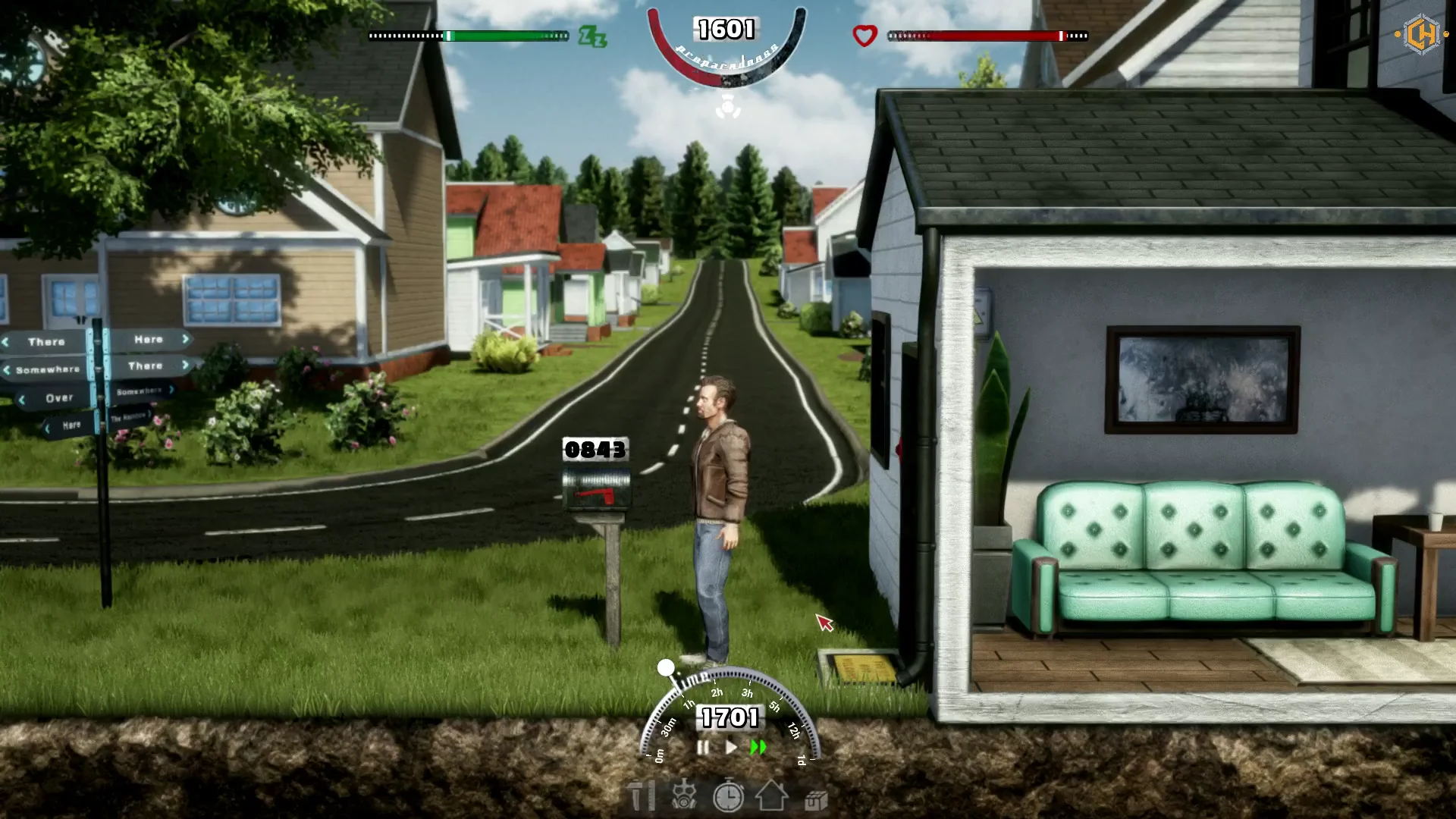Click the orange hexagon logo overlay
The width and height of the screenshot is (1456, 819).
click(1422, 35)
